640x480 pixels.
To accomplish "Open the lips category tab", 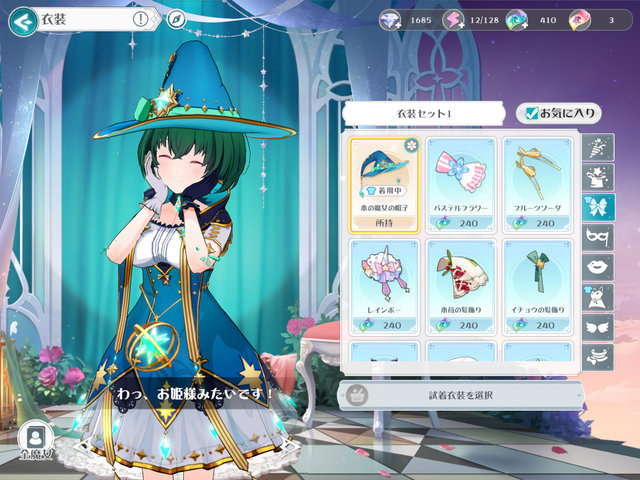I will pyautogui.click(x=597, y=267).
